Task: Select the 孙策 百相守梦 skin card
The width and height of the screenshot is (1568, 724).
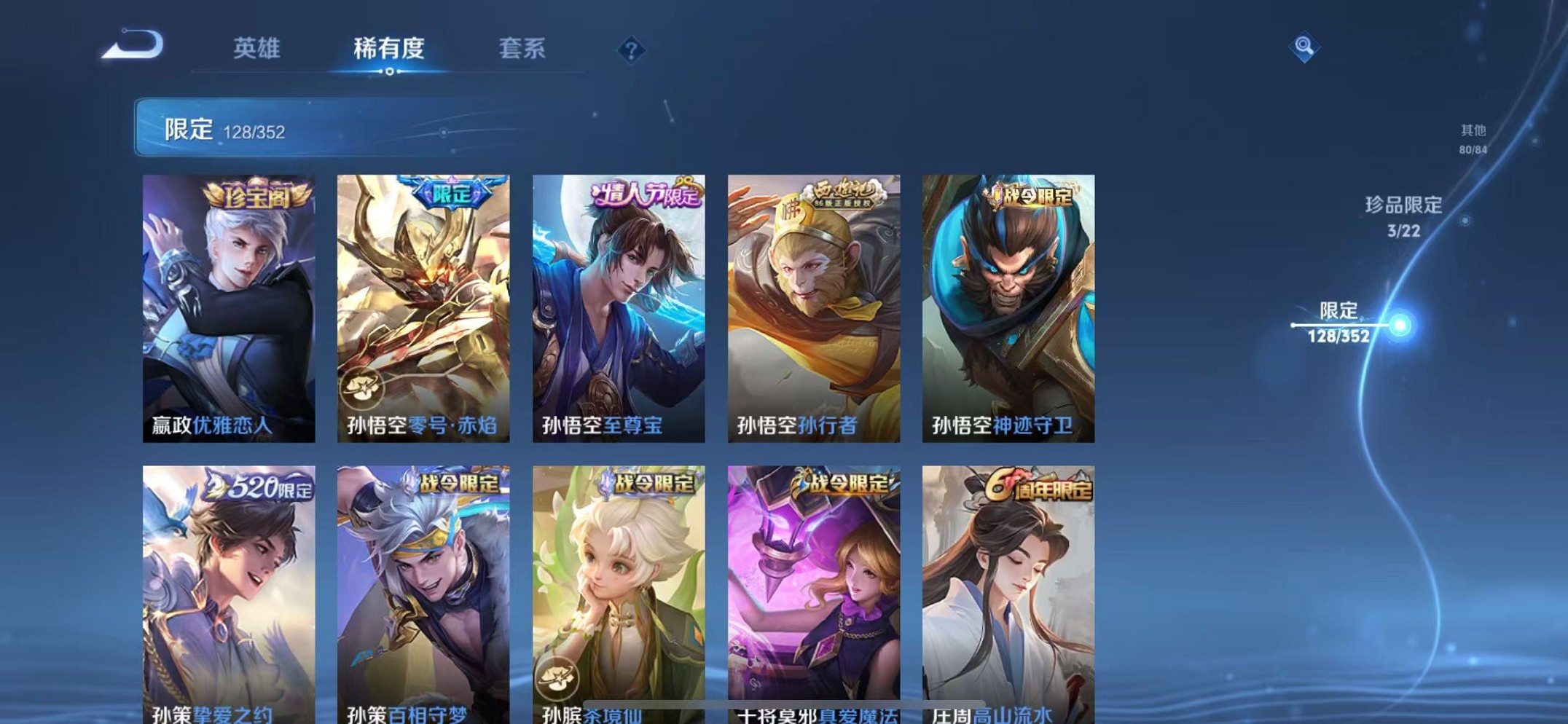Action: click(421, 590)
